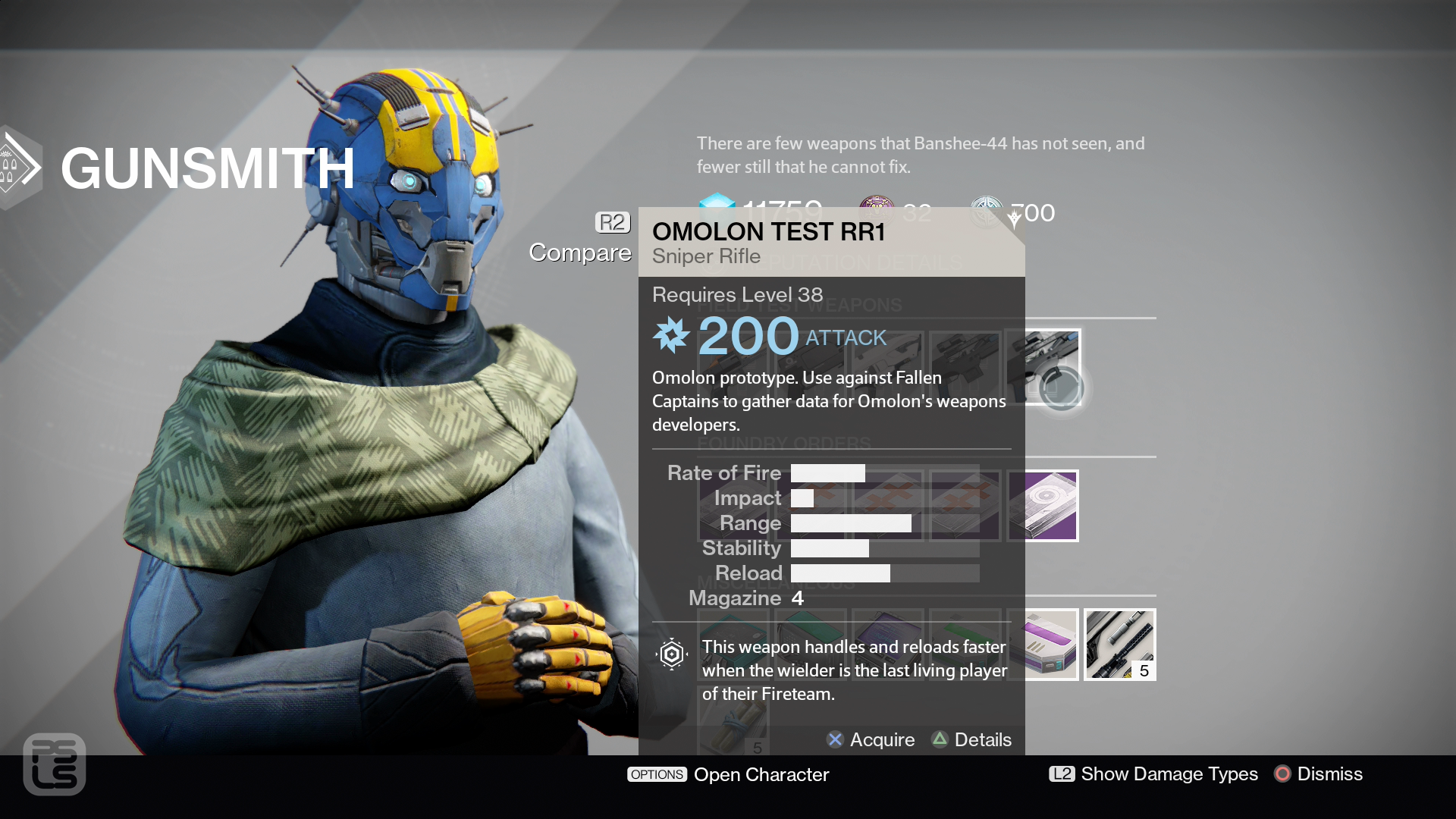The image size is (1456, 819).
Task: Open Details for the sniper rifle
Action: click(971, 739)
